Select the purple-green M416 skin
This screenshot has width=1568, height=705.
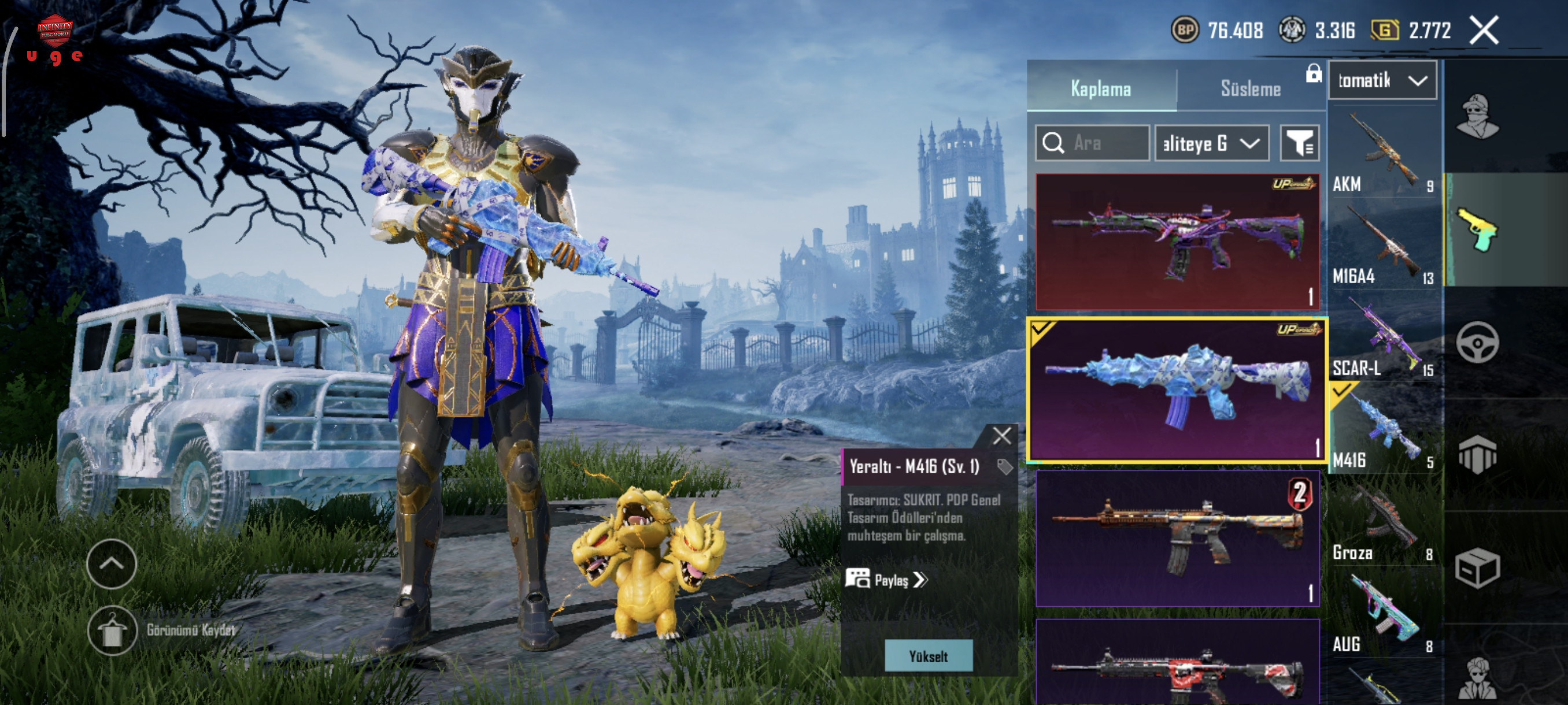[x=1177, y=242]
